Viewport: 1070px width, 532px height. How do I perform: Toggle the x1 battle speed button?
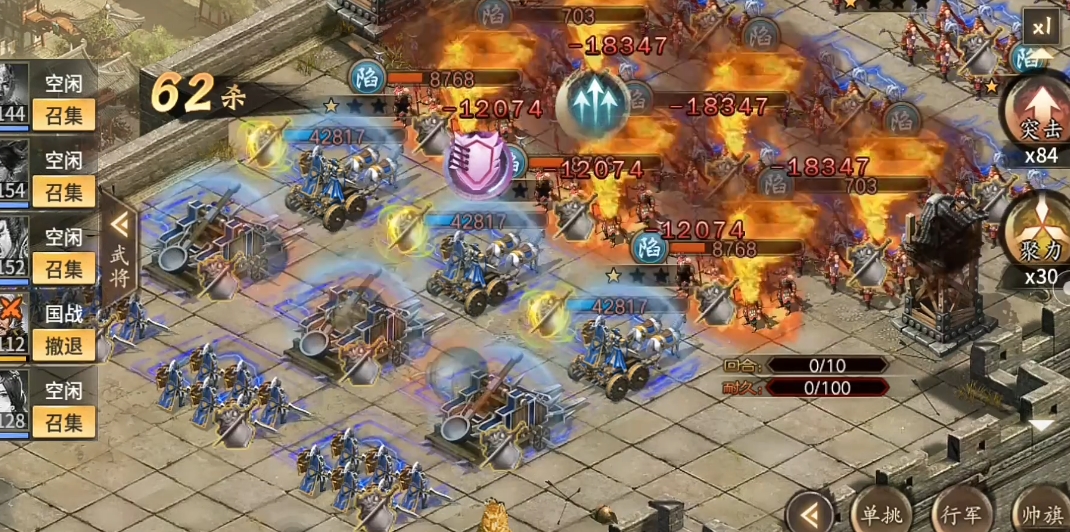click(1043, 23)
